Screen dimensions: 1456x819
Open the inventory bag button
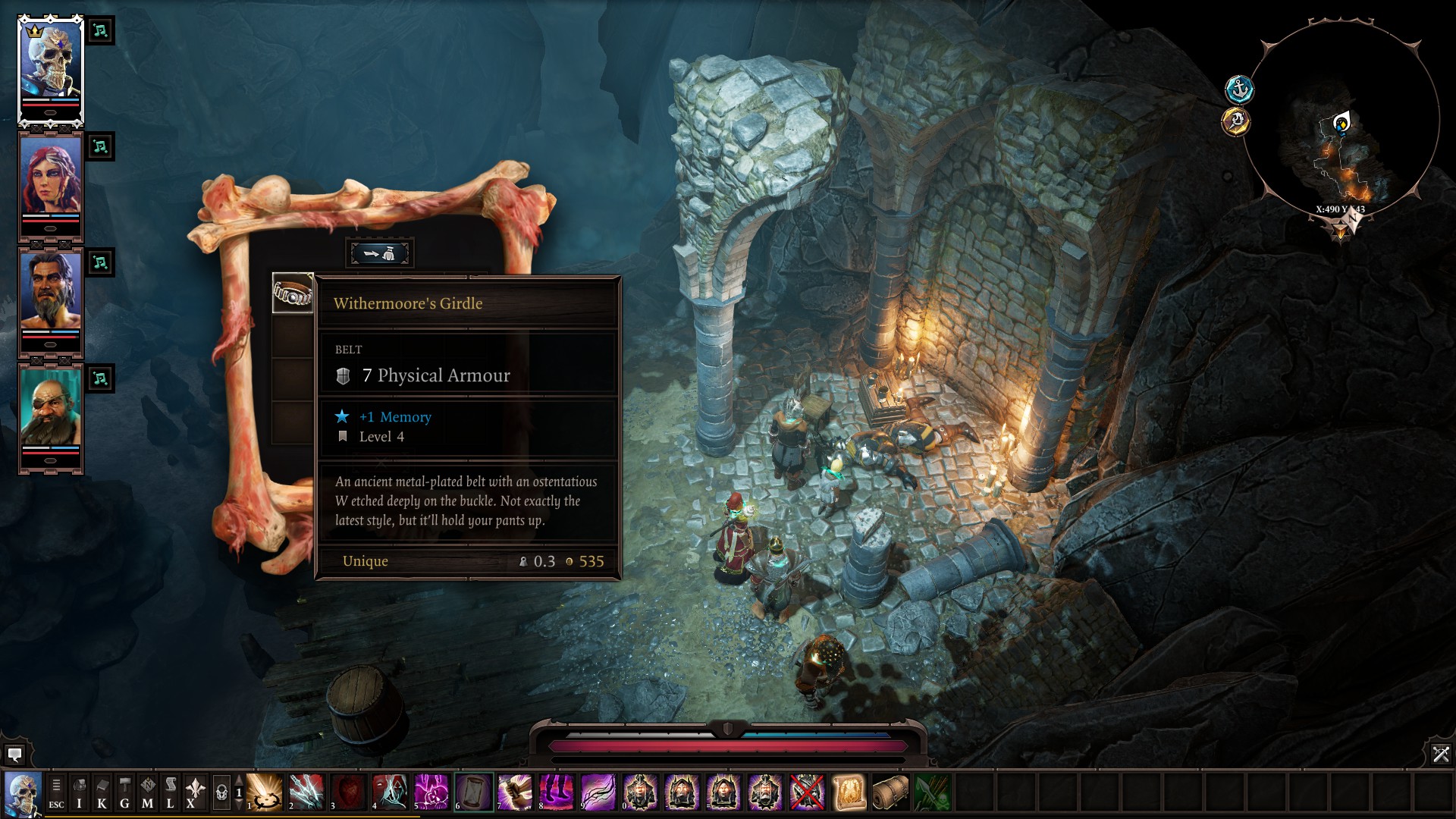click(79, 792)
